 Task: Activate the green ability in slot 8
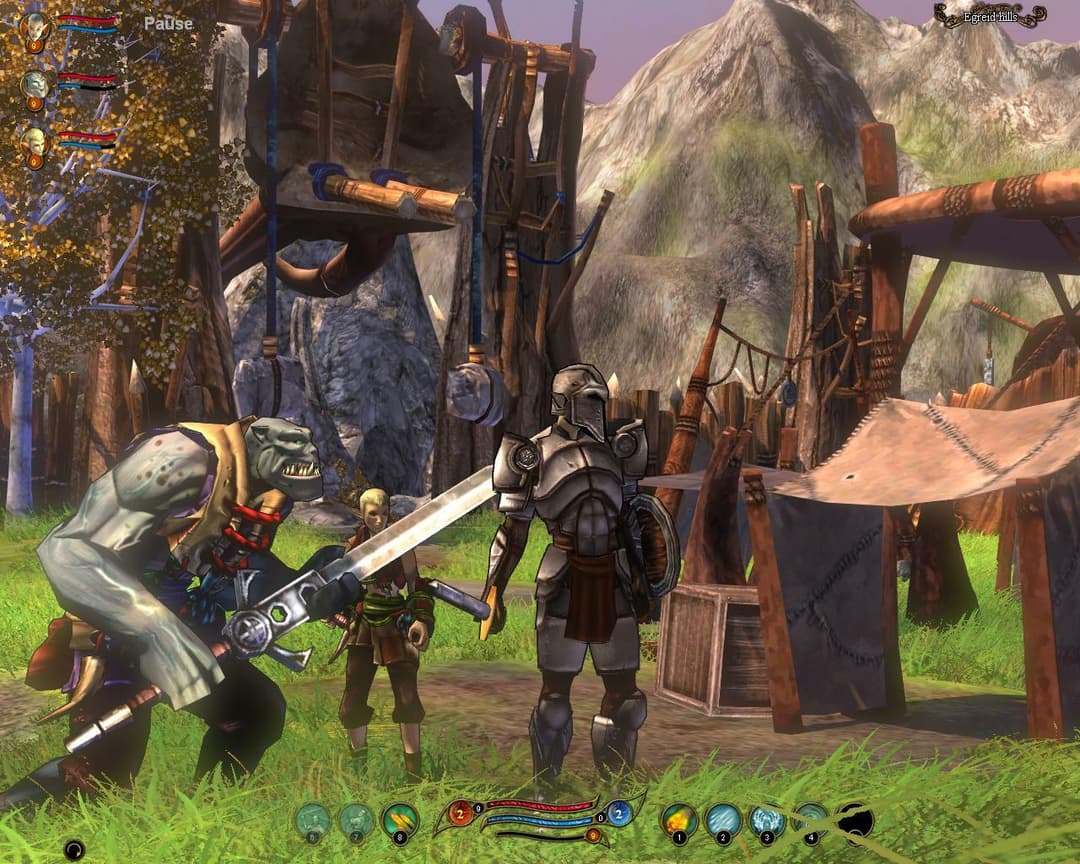(400, 822)
